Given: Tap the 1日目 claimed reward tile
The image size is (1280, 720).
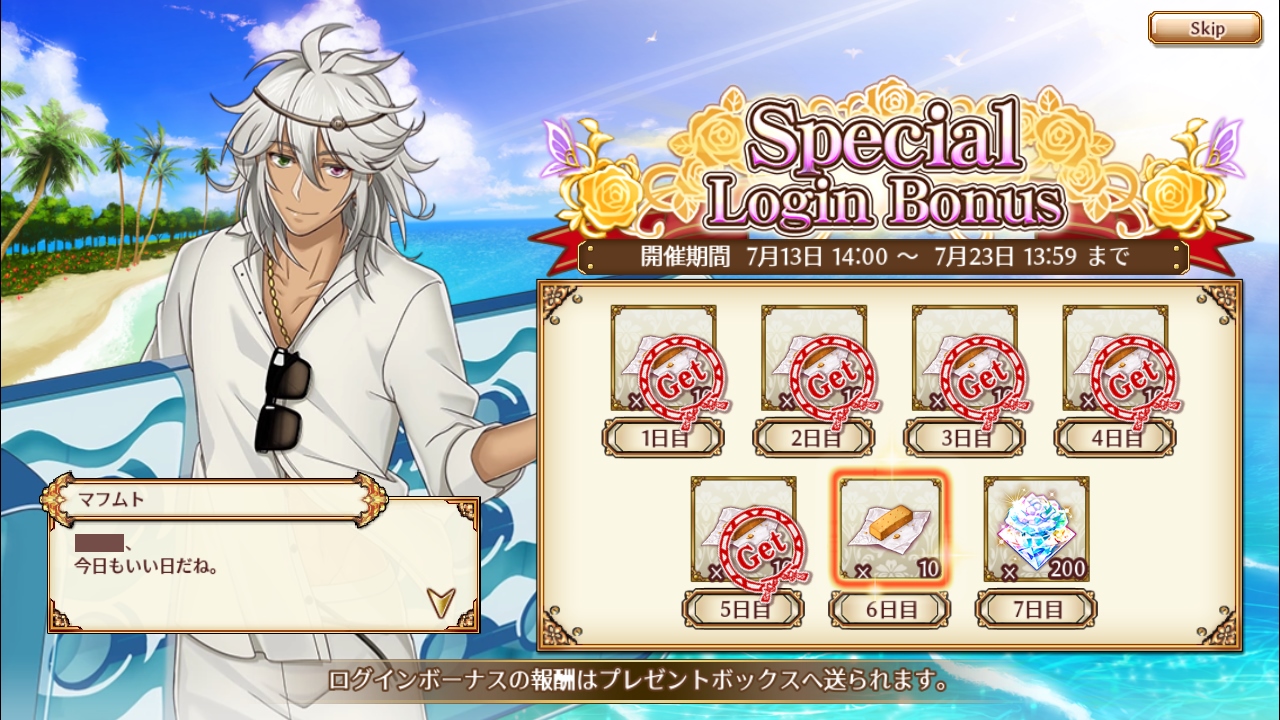Looking at the screenshot, I should coord(663,360).
